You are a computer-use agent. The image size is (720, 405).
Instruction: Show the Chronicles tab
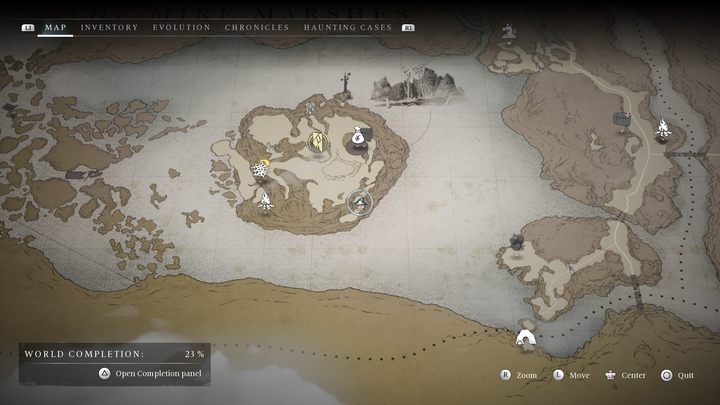tap(257, 27)
